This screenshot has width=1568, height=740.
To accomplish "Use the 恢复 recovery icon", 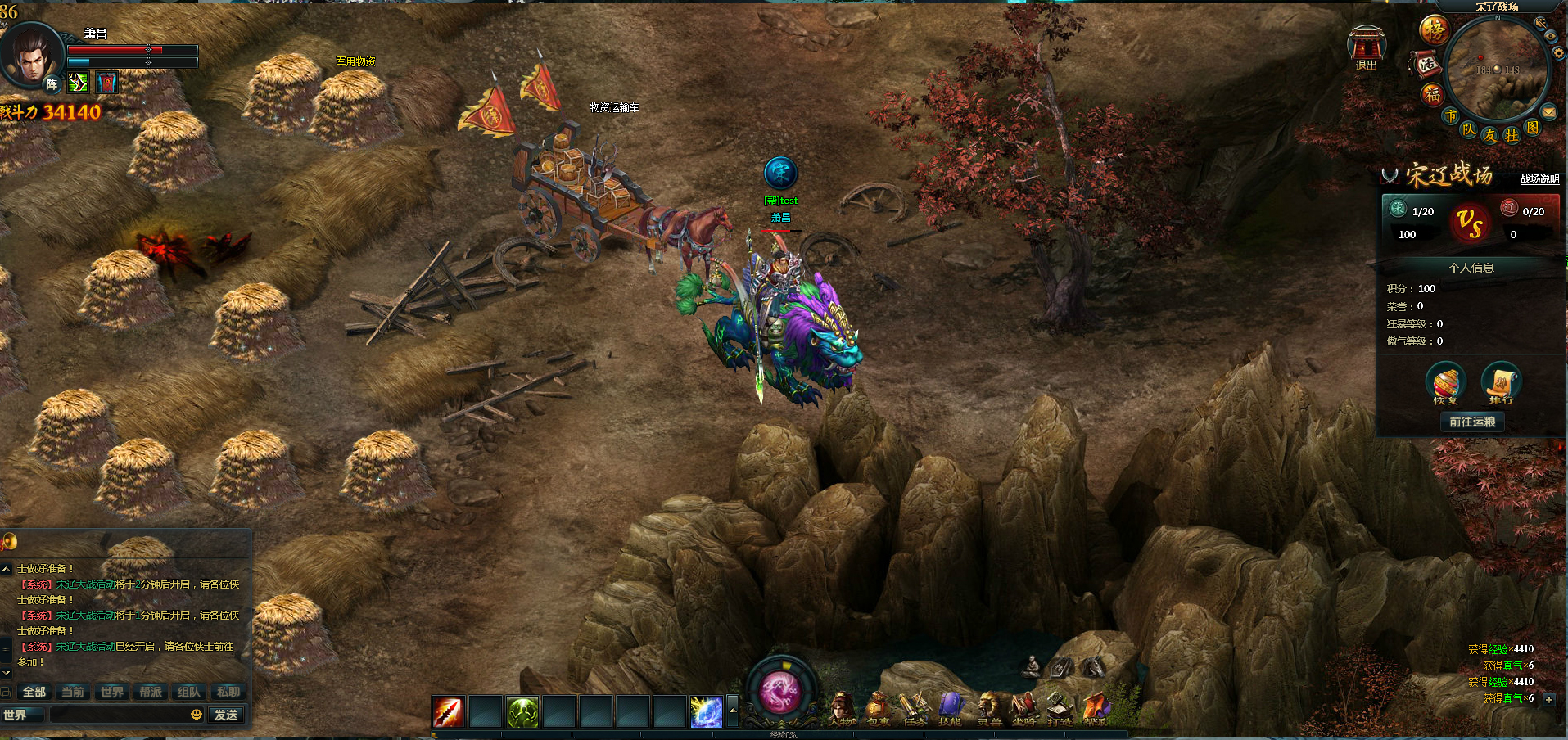I will click(1445, 382).
